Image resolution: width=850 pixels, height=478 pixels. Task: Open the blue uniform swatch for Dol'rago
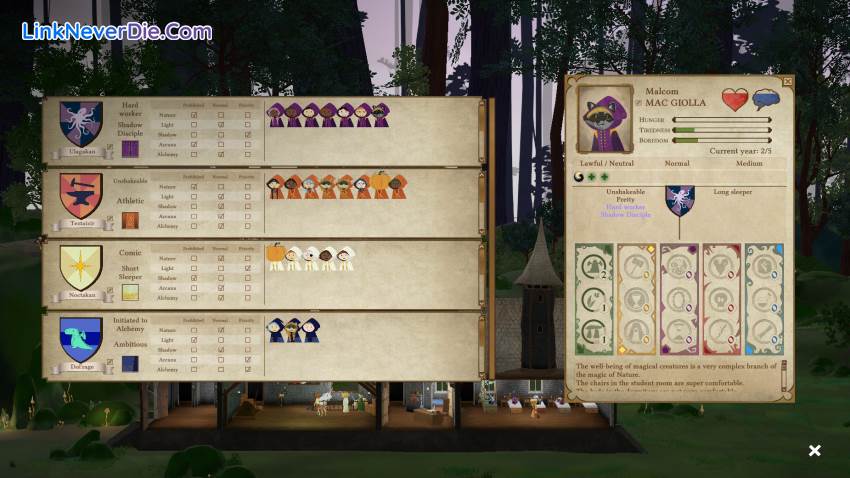(x=130, y=364)
